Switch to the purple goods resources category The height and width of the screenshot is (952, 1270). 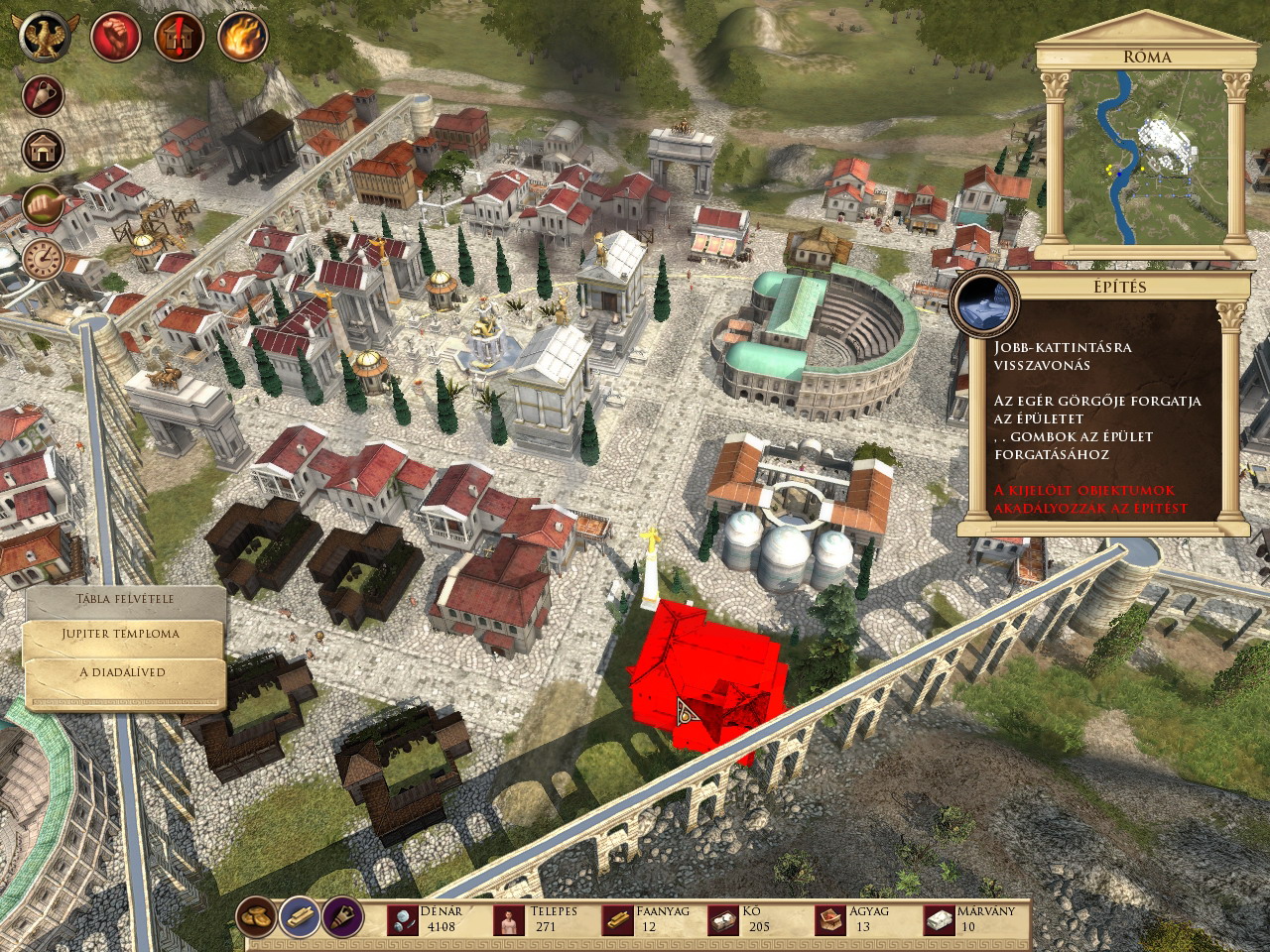tap(342, 917)
